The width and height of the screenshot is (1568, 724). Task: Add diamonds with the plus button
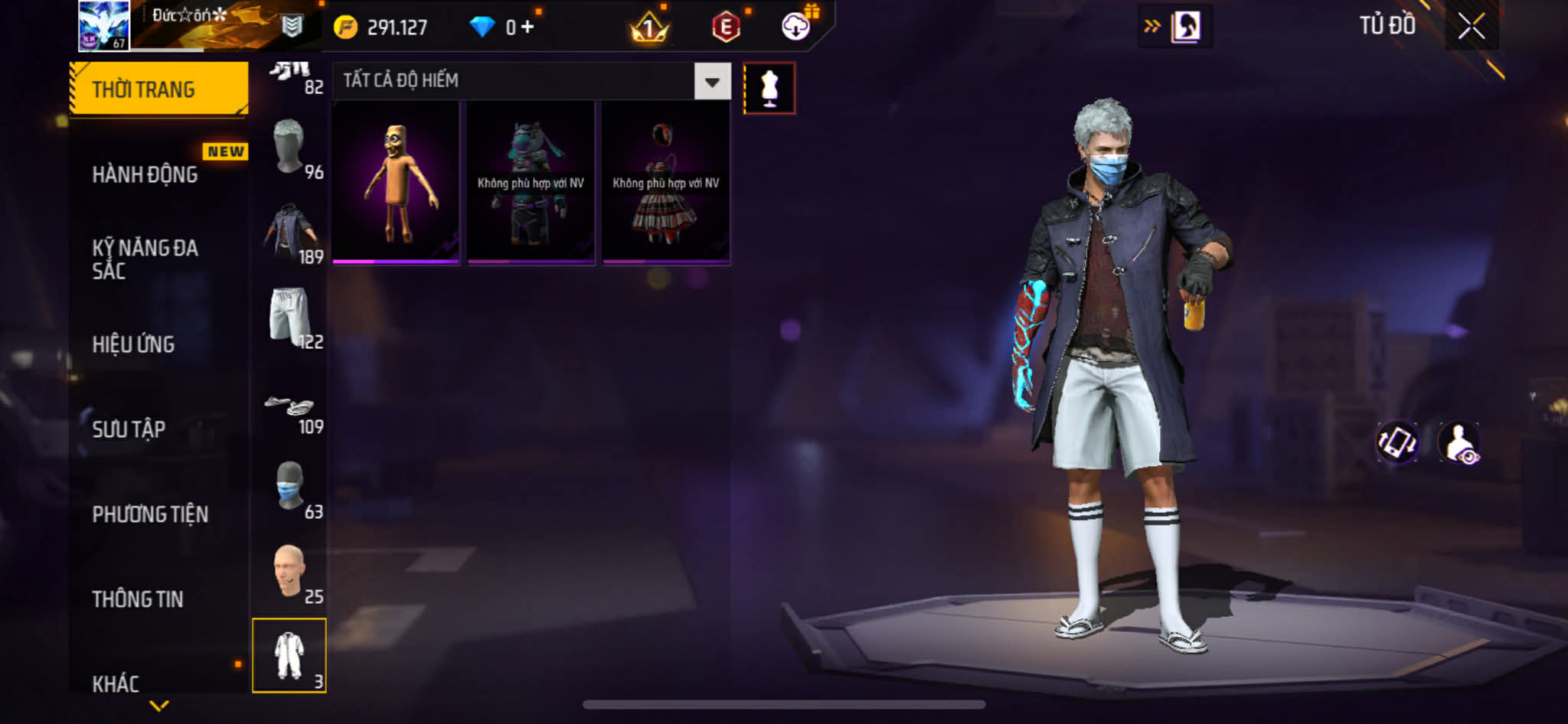point(528,28)
